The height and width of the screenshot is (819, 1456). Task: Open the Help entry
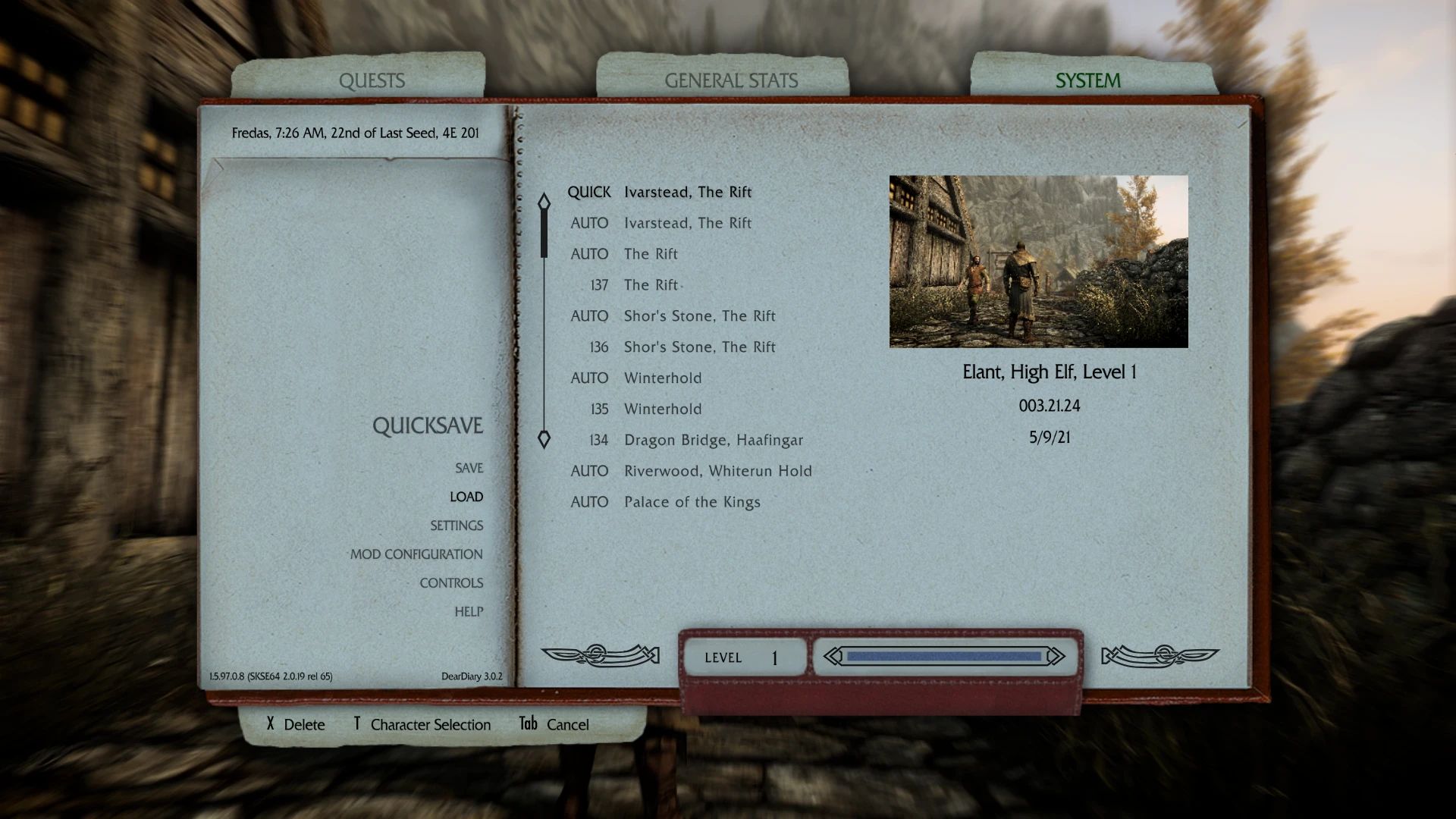point(470,610)
